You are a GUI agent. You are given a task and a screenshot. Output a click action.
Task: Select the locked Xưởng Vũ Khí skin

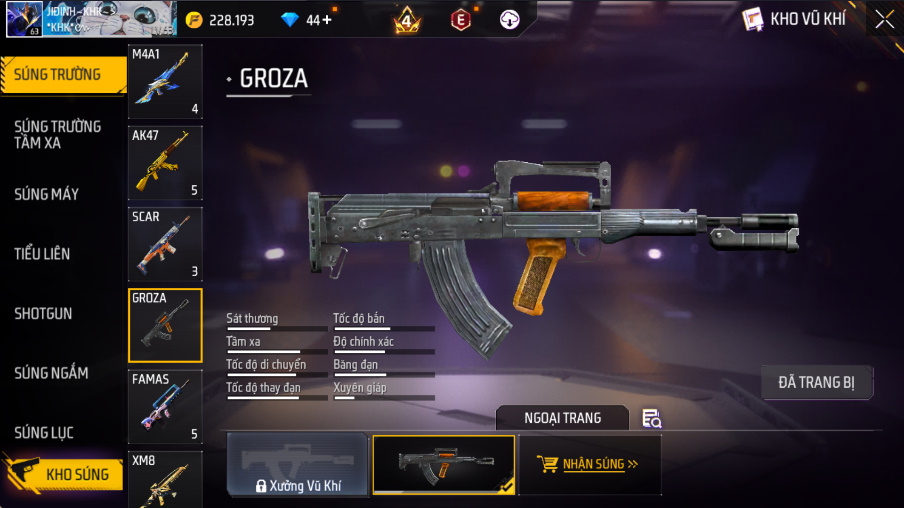pos(297,465)
